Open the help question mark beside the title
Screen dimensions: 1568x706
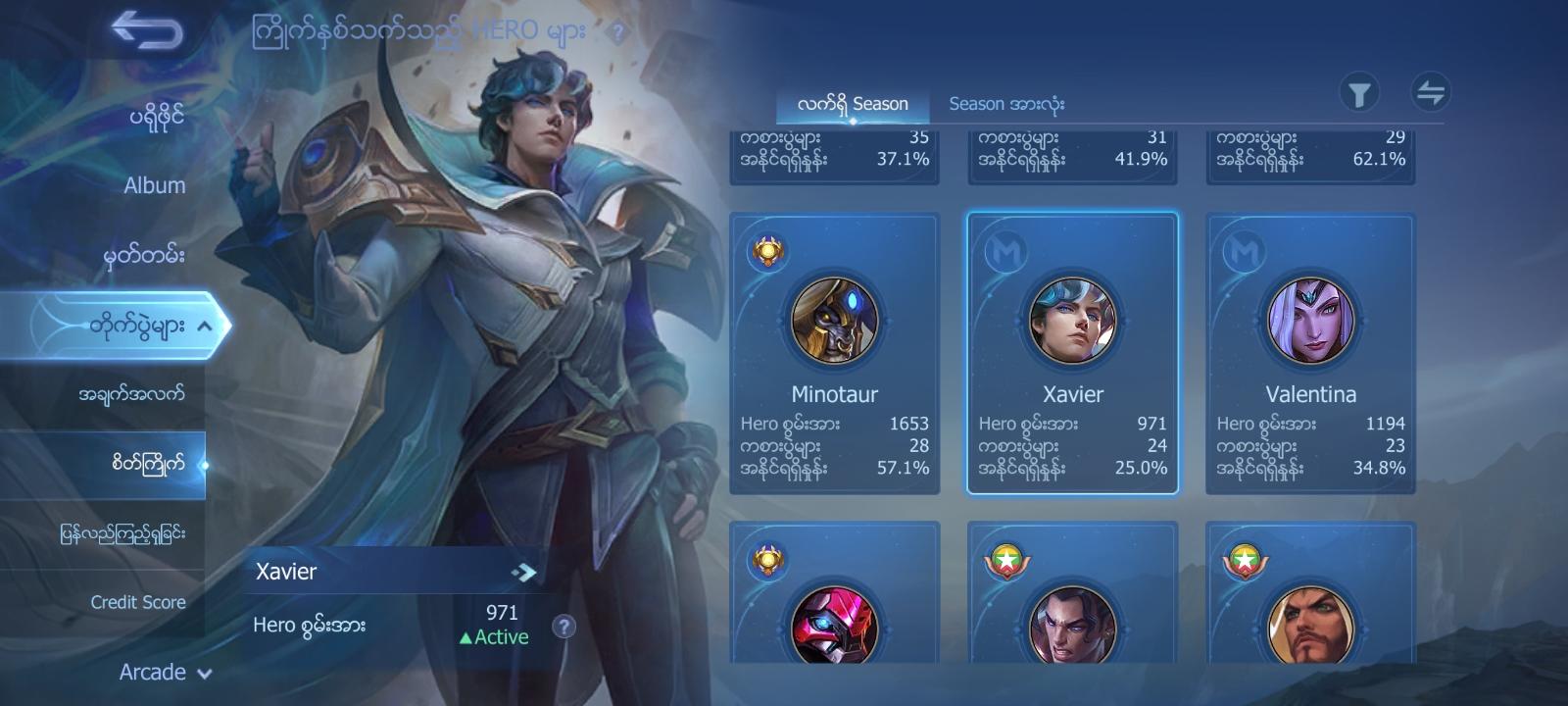[x=616, y=32]
